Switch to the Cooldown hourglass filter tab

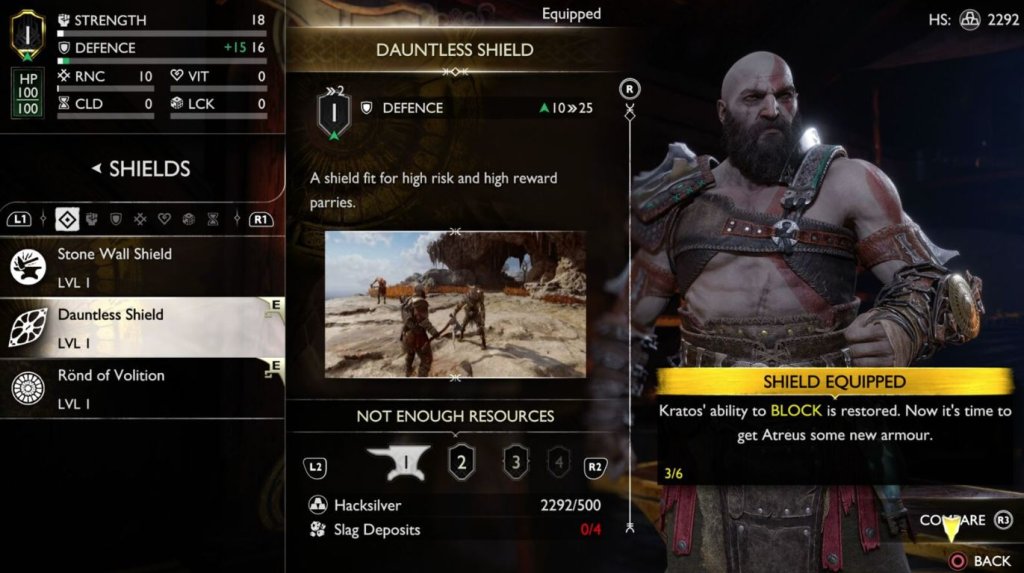point(212,218)
